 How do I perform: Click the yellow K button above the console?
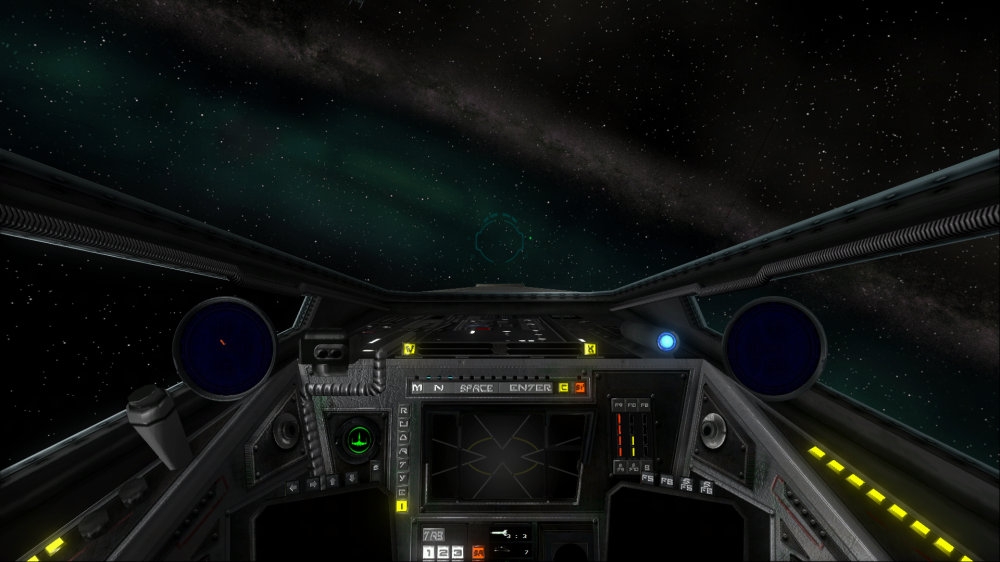point(589,349)
